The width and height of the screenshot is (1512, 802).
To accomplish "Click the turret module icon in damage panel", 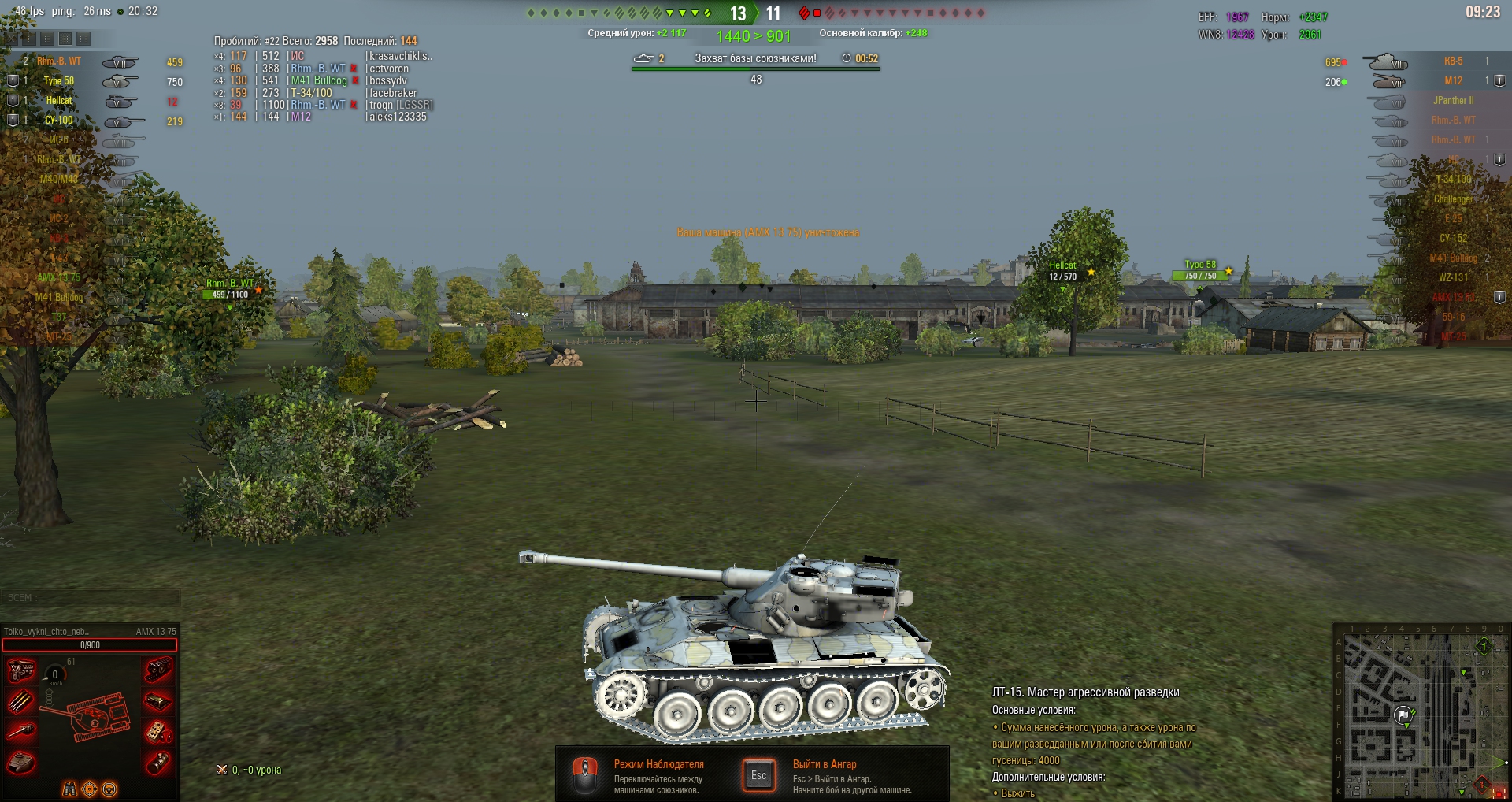I will [20, 763].
